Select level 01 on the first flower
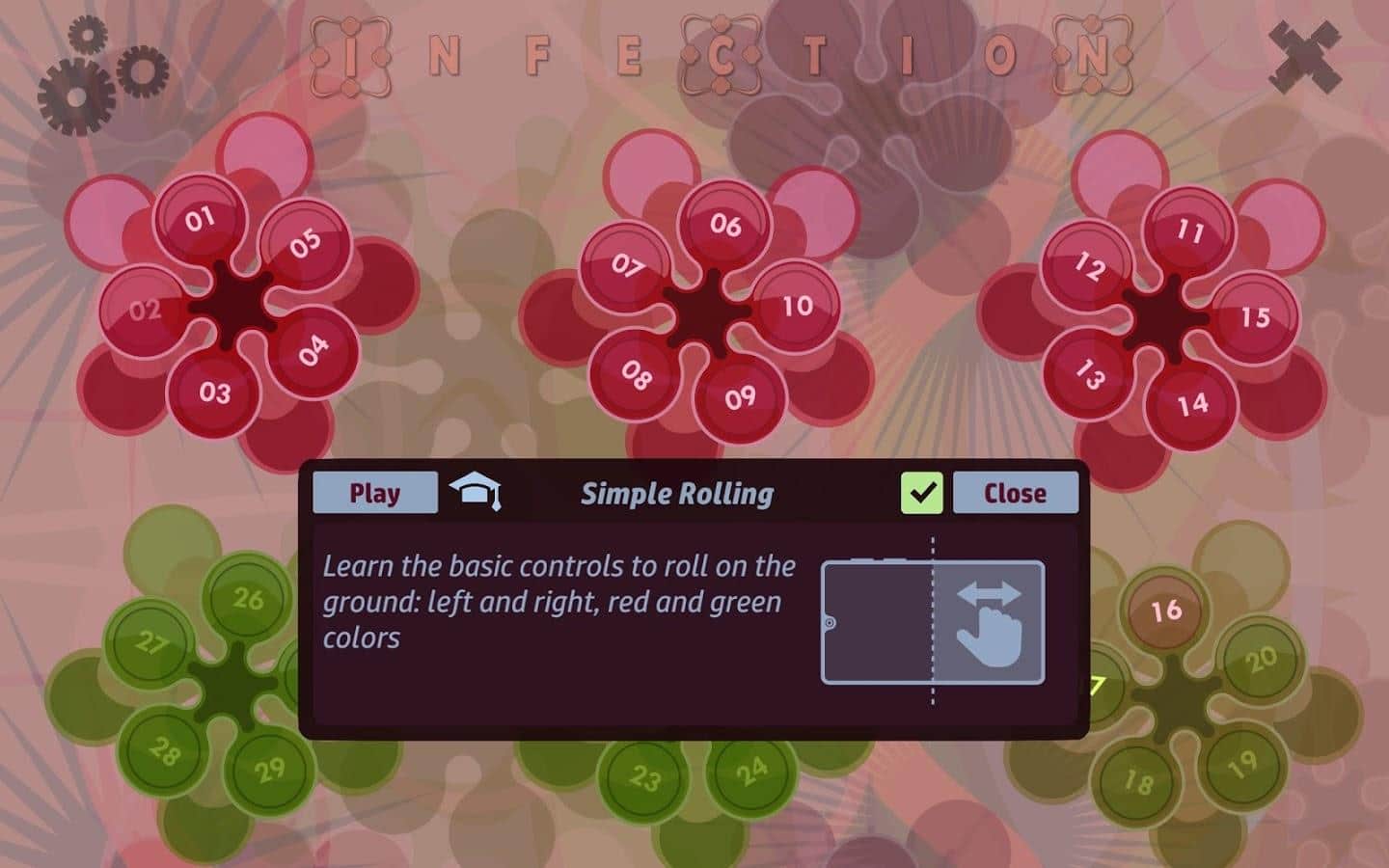This screenshot has height=868, width=1389. [x=200, y=219]
